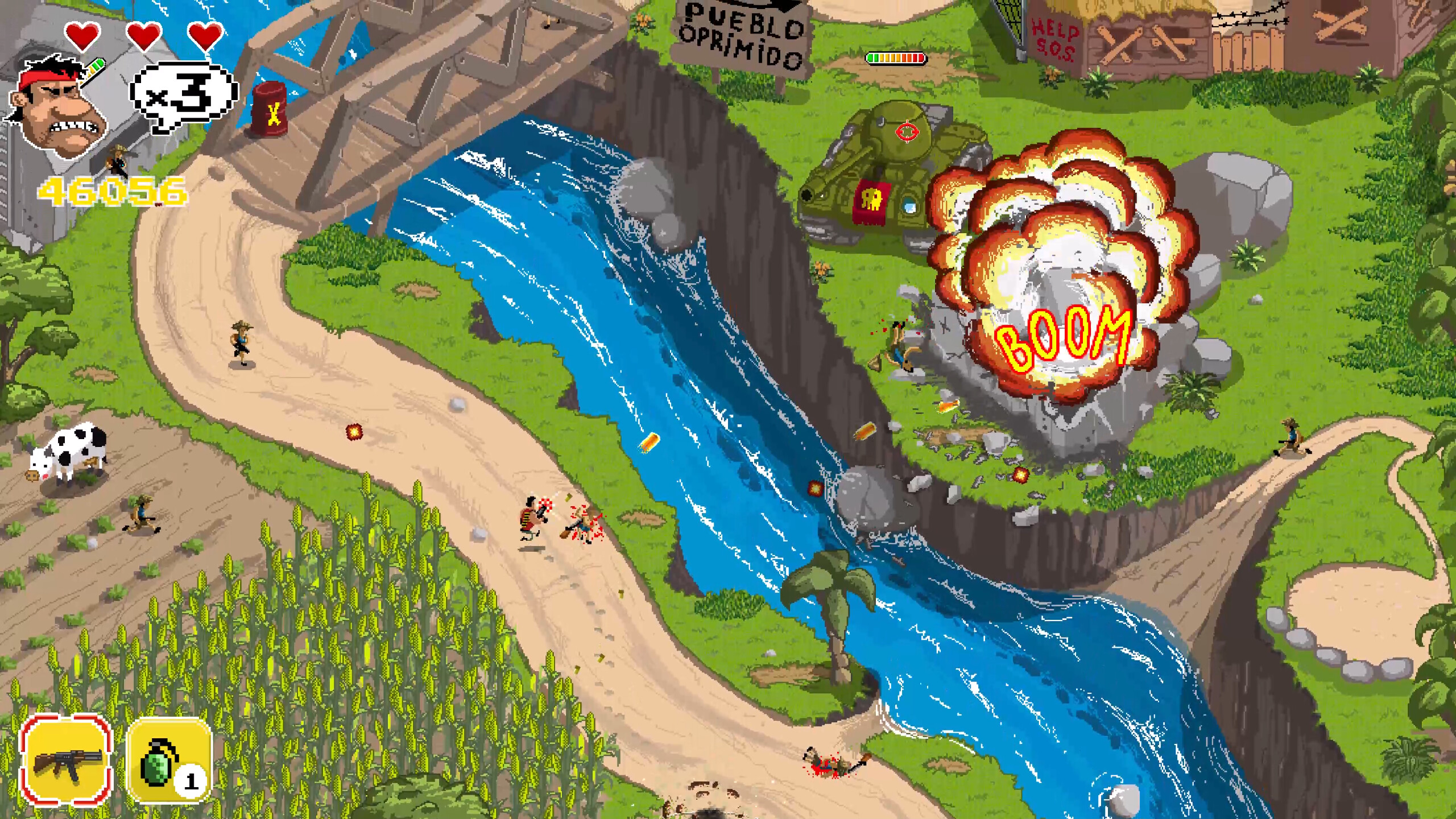Click the first heart in the health bar
The image size is (1456, 819).
(81, 37)
